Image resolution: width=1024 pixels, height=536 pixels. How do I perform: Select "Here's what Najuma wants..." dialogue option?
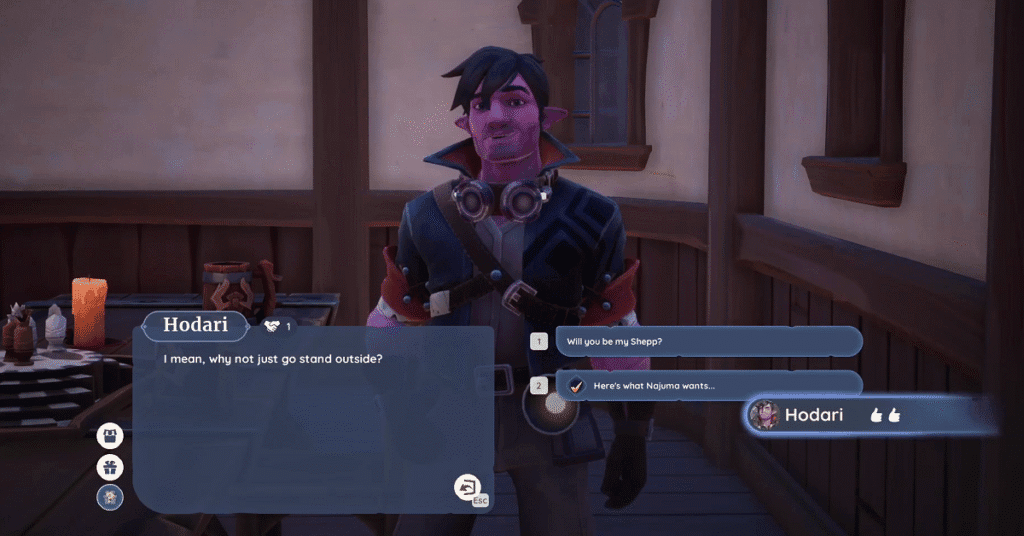(x=707, y=386)
